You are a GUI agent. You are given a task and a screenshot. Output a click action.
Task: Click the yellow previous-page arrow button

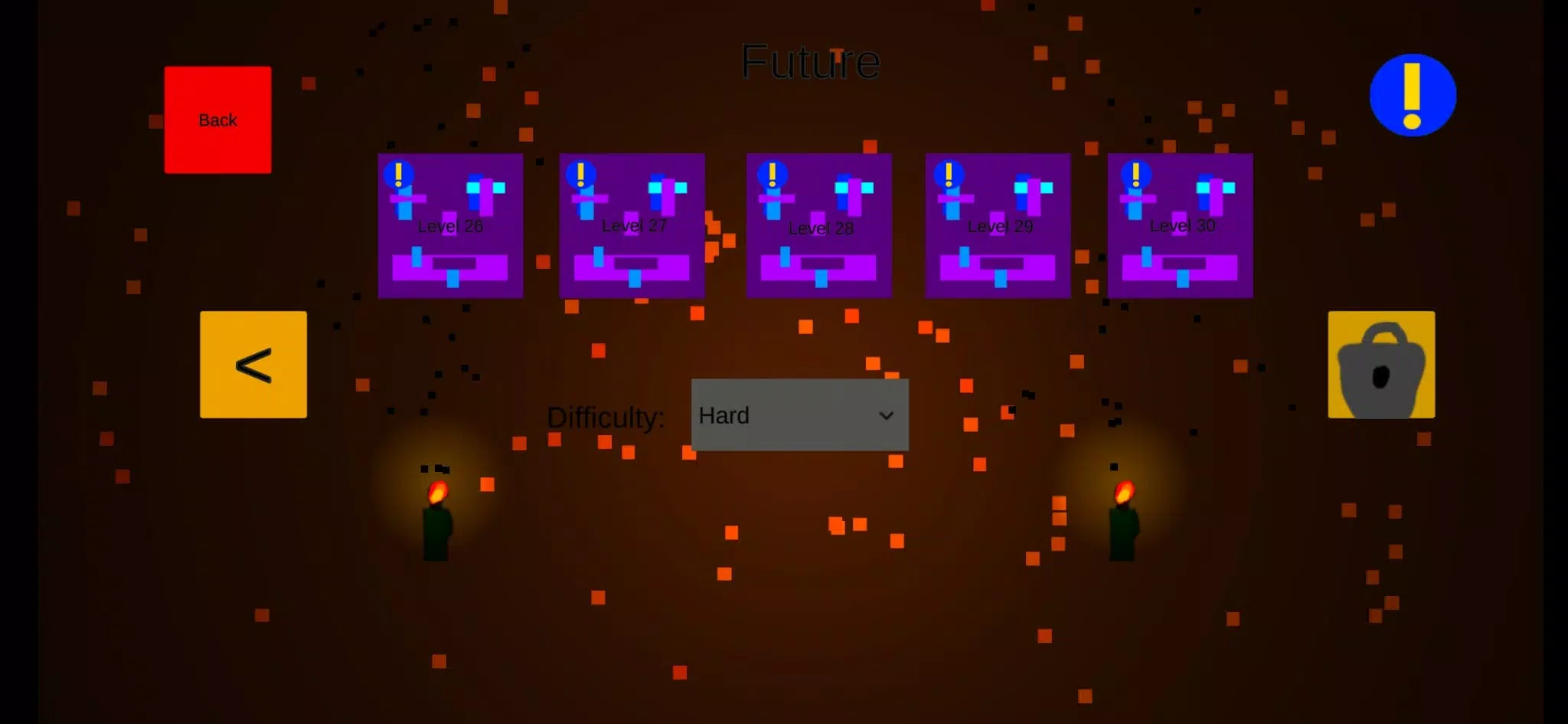point(253,365)
